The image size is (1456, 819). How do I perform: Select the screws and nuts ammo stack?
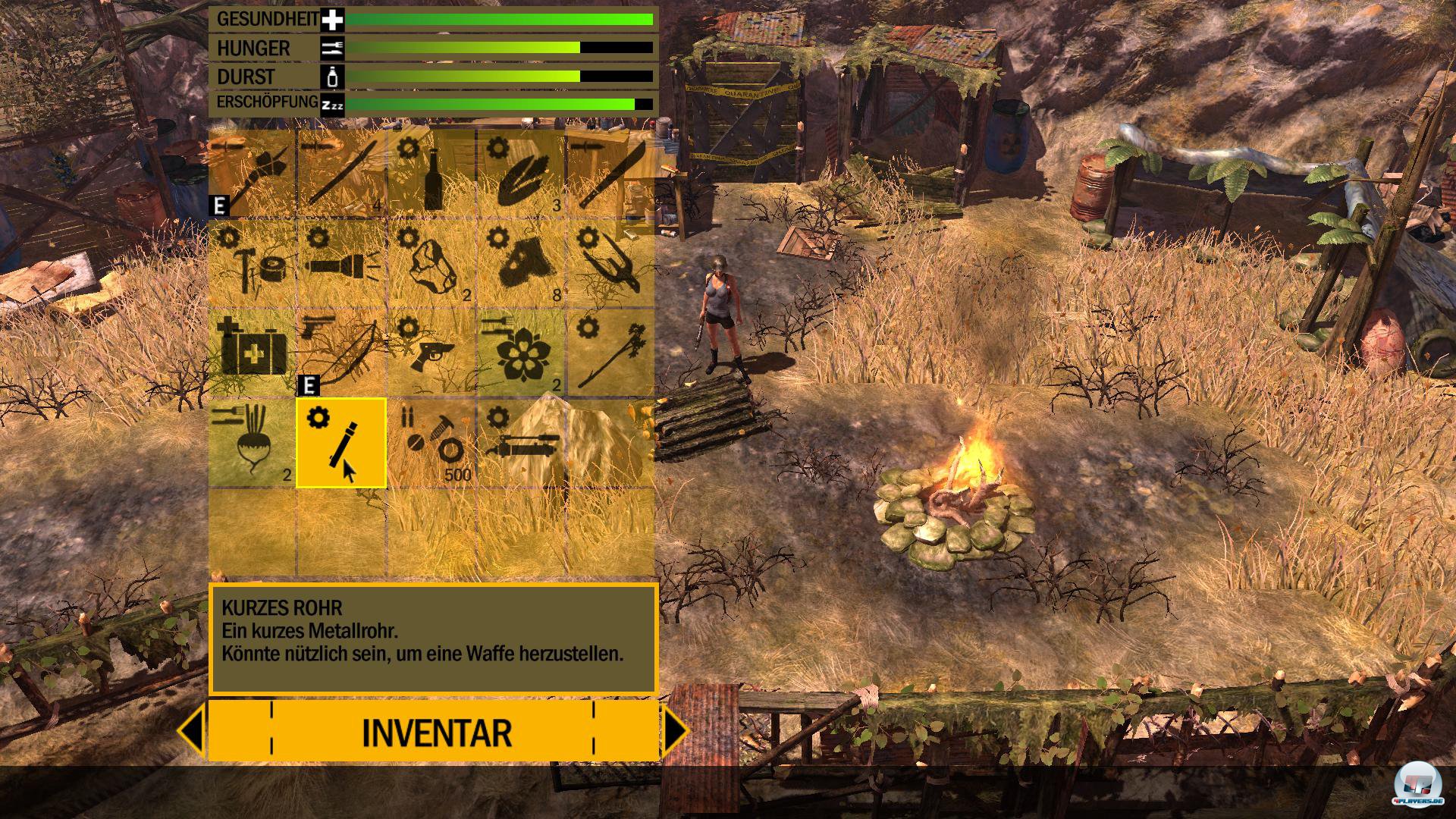tap(431, 443)
